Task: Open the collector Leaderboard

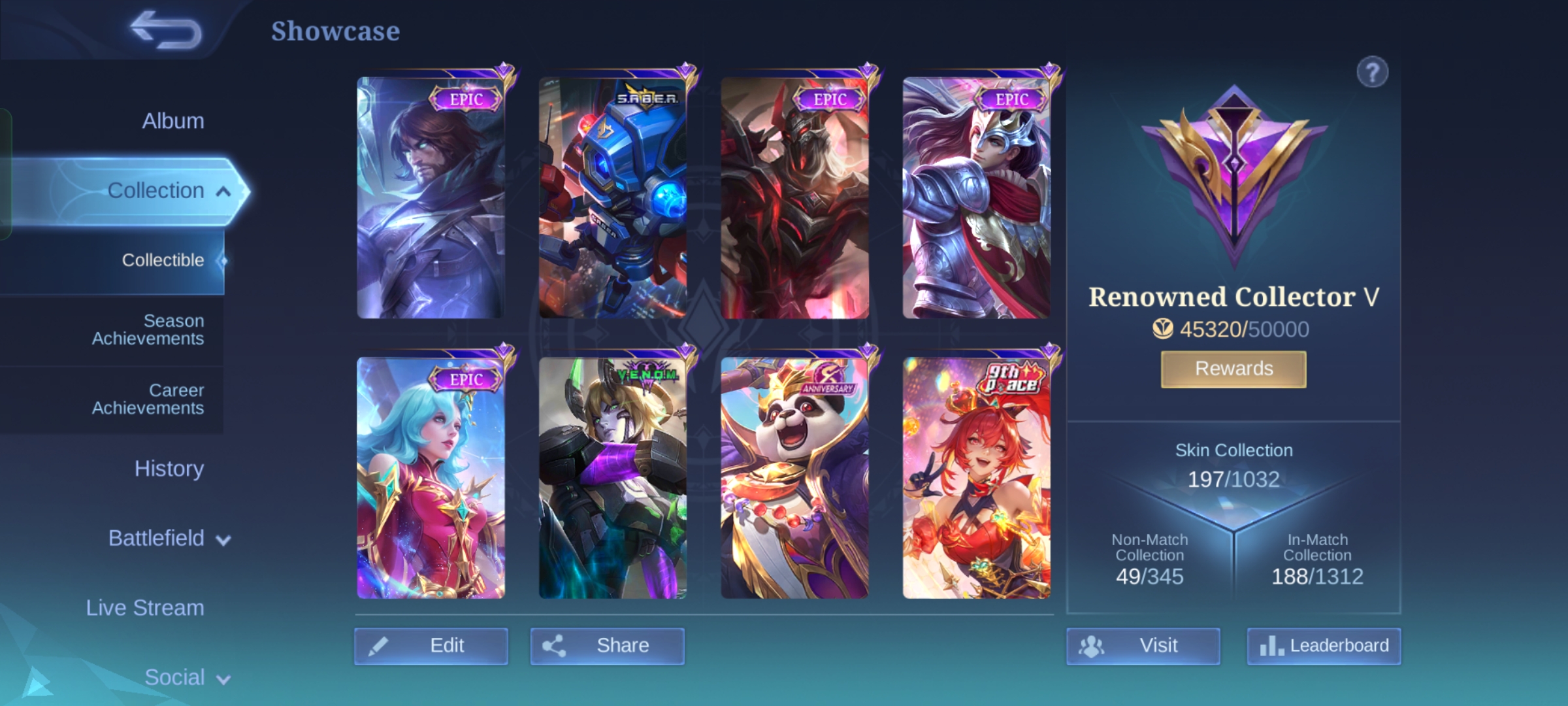Action: point(1324,646)
